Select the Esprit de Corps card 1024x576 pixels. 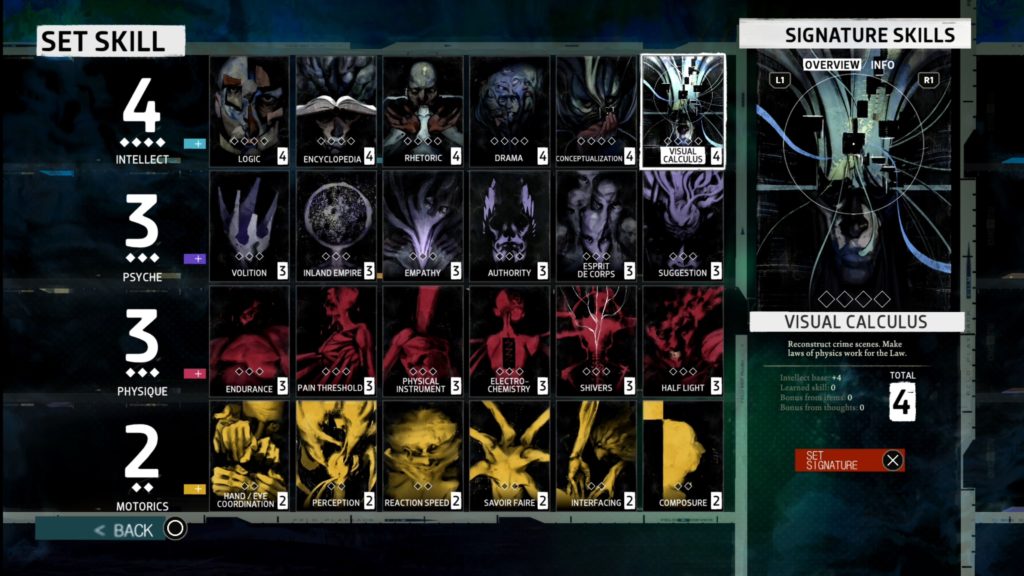(x=596, y=226)
